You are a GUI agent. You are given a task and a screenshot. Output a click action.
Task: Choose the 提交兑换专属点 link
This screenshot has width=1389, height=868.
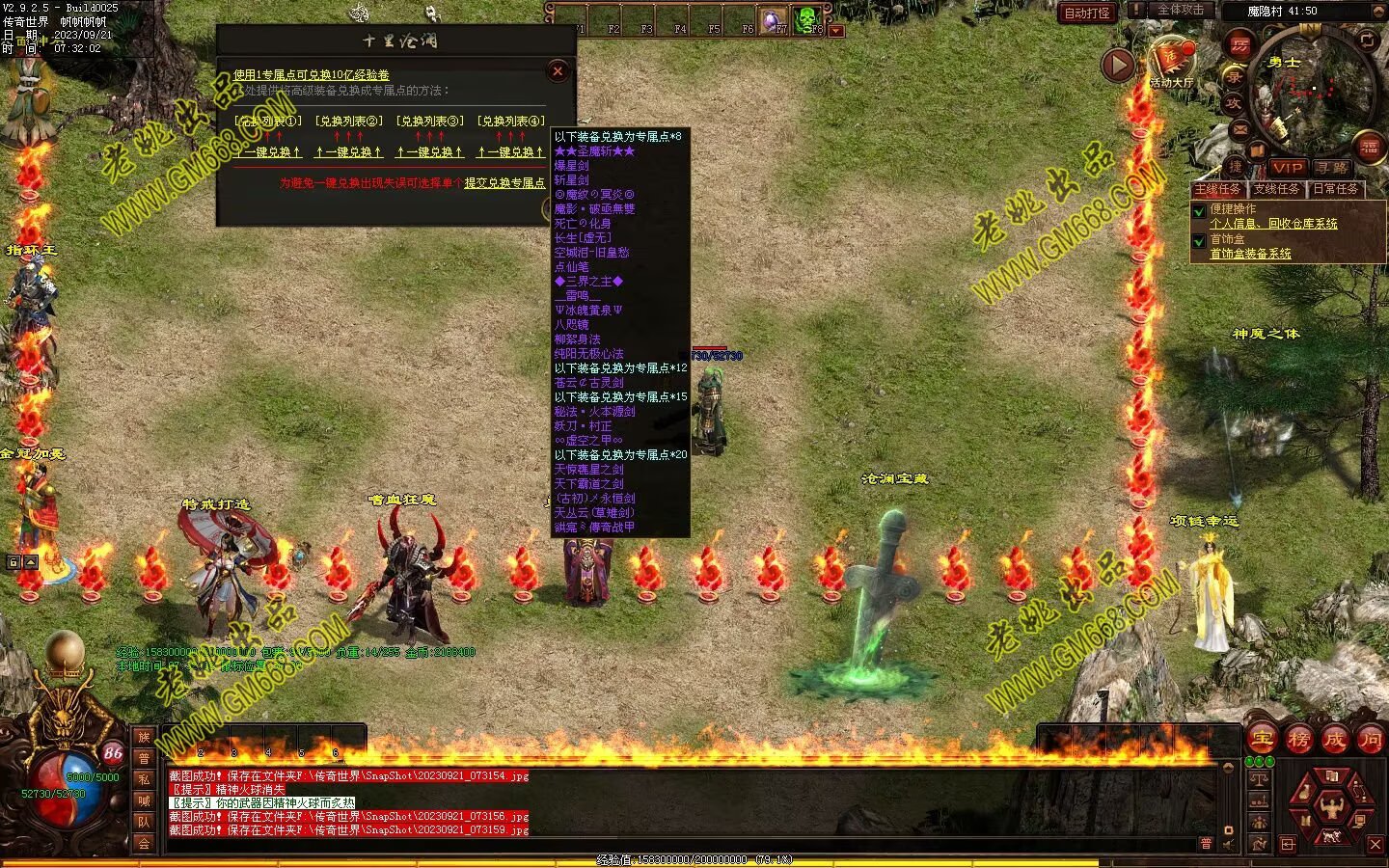click(x=504, y=183)
